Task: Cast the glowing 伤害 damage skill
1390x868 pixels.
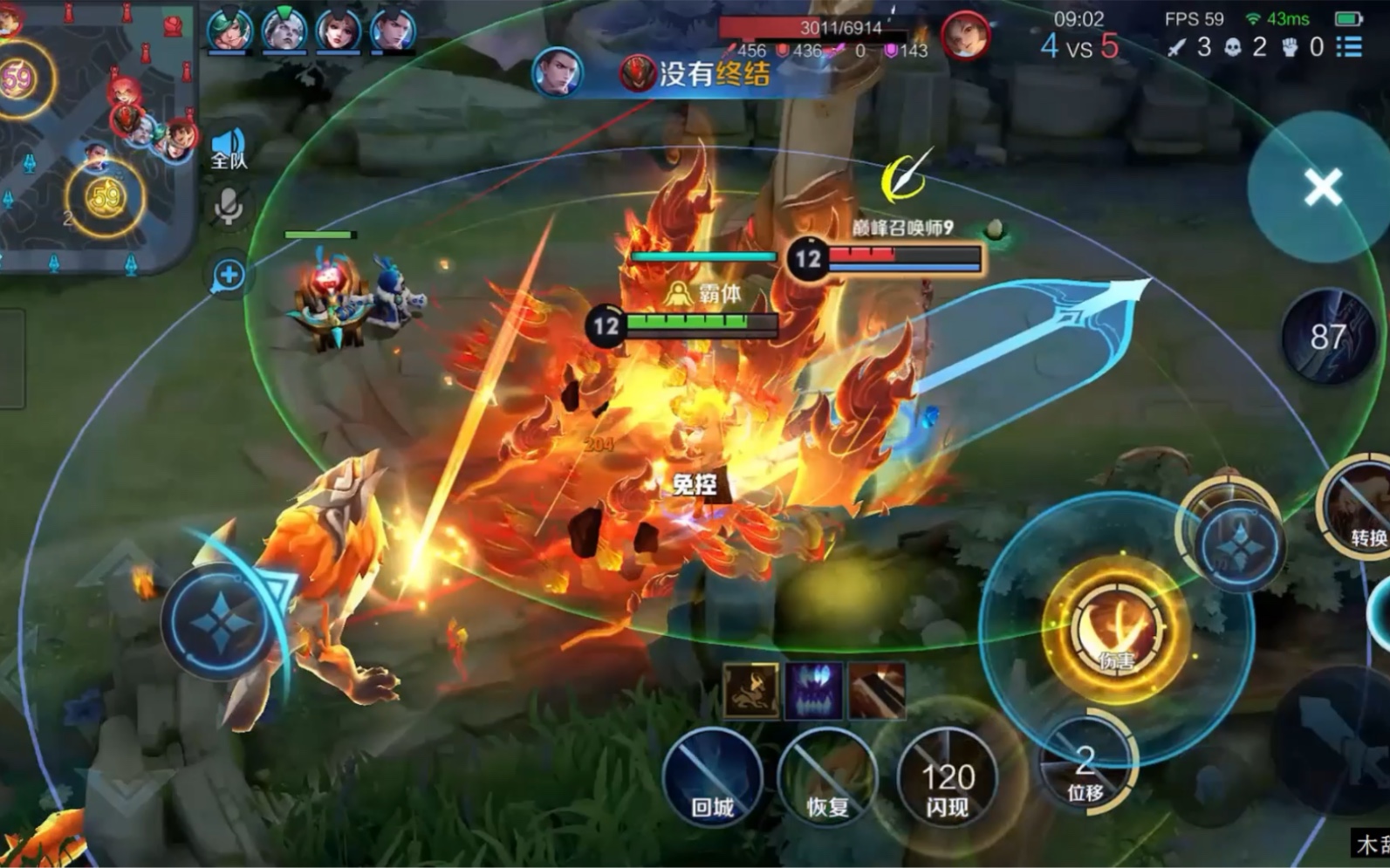Action: (x=1116, y=628)
